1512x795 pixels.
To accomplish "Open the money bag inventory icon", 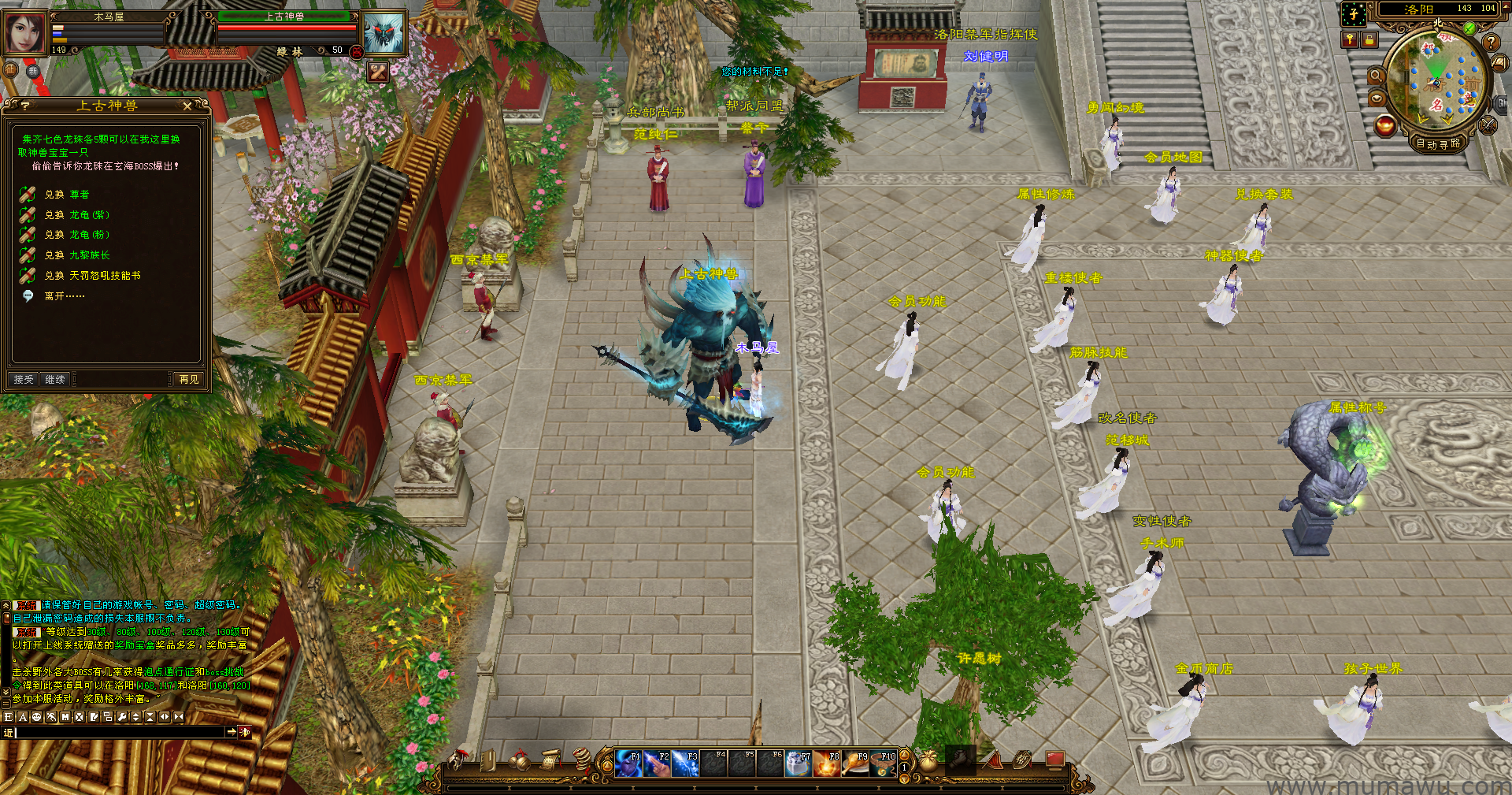I will tap(928, 761).
